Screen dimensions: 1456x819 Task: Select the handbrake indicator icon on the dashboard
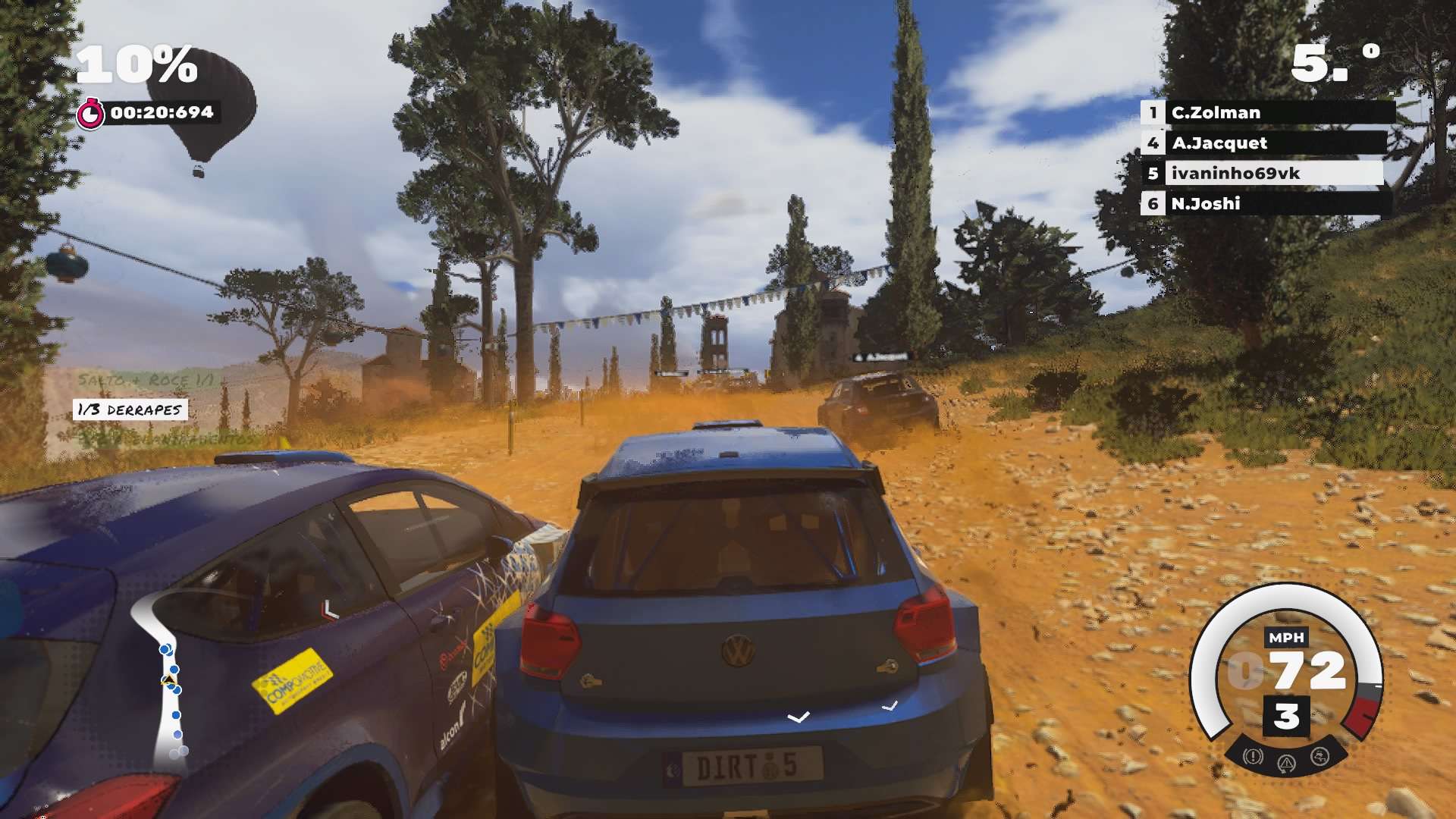pyautogui.click(x=1288, y=763)
